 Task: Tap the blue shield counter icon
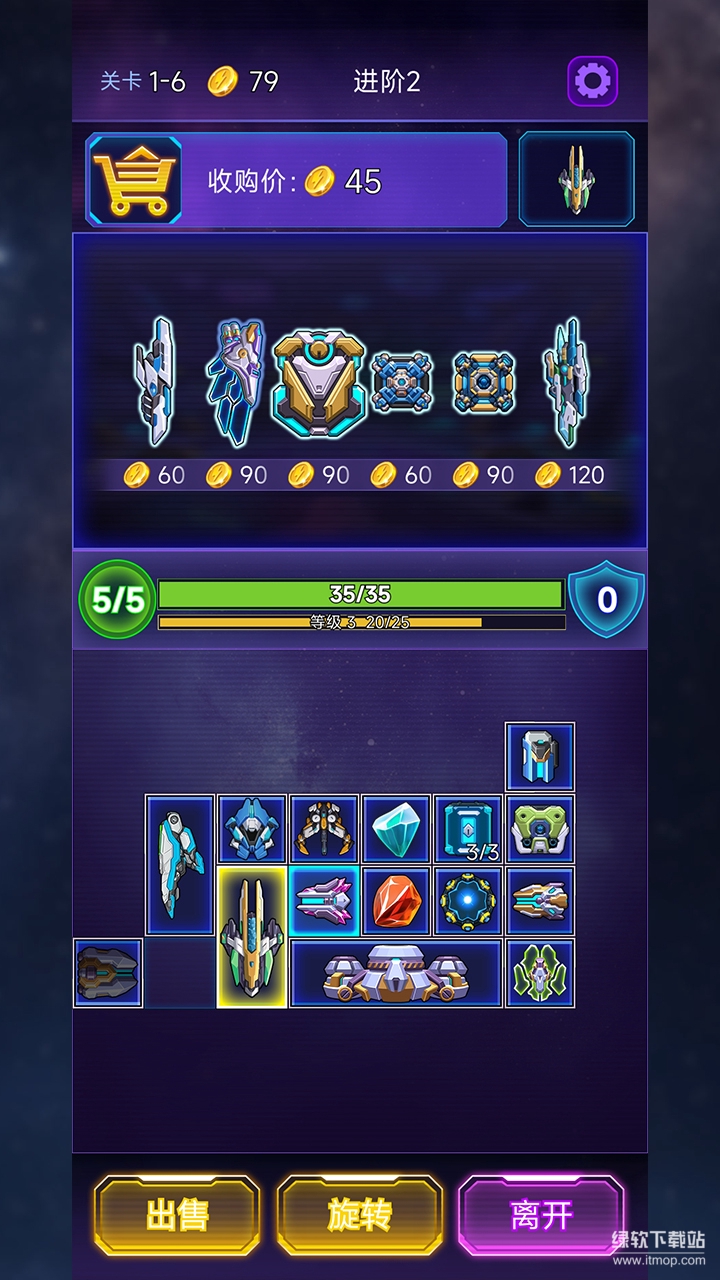[606, 600]
